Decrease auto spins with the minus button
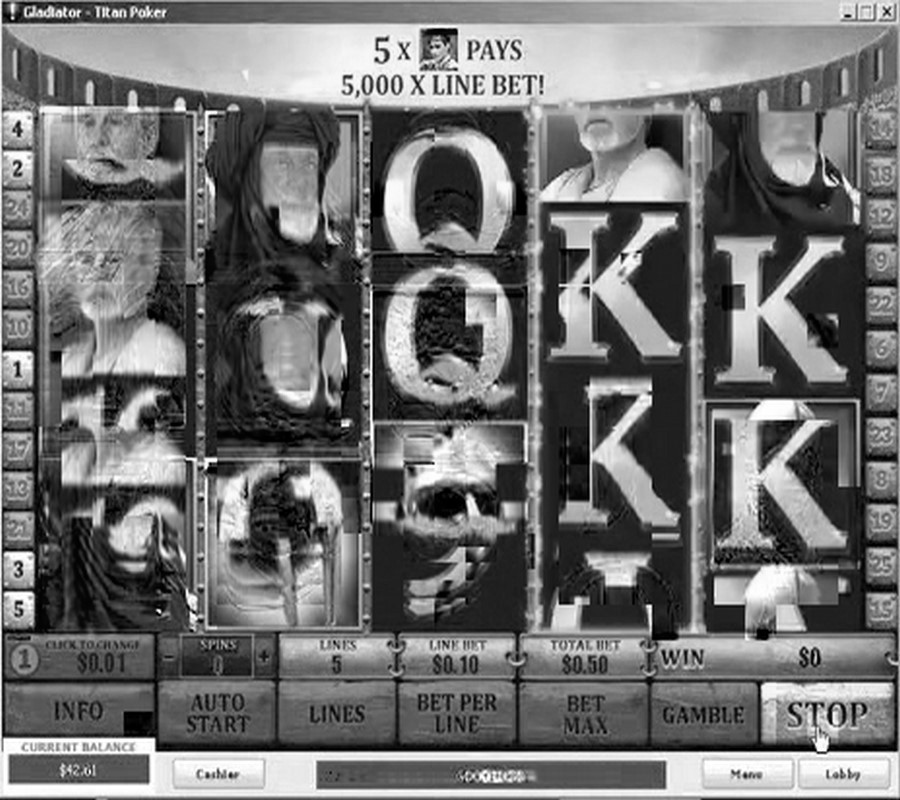Screen dimensions: 900x800 (169, 657)
